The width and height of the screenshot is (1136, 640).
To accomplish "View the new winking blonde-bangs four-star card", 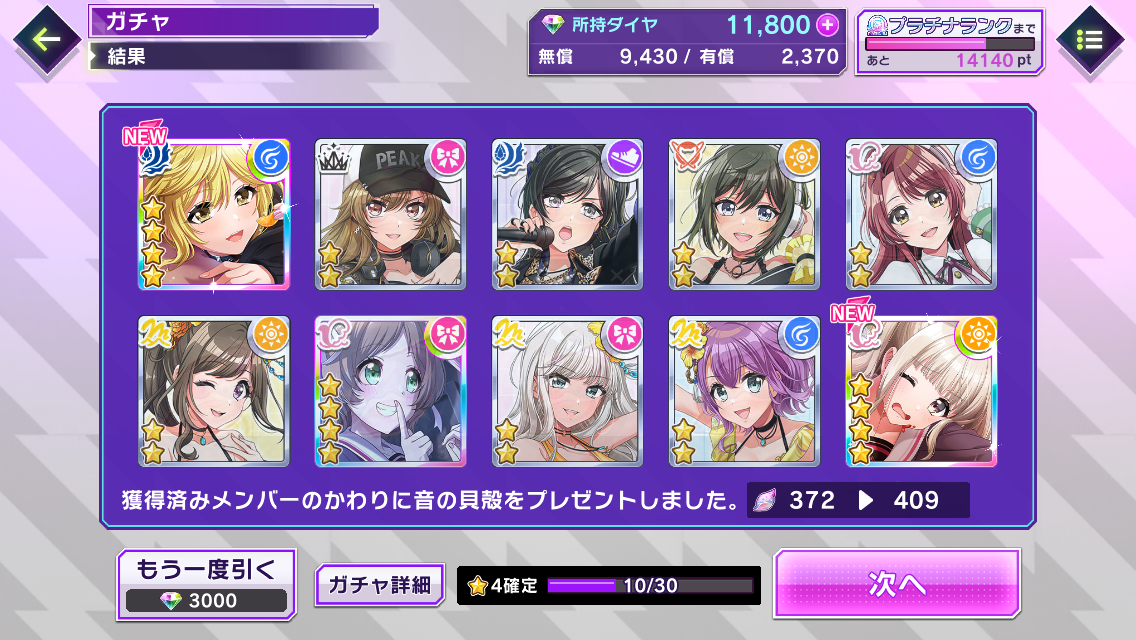I will [921, 391].
